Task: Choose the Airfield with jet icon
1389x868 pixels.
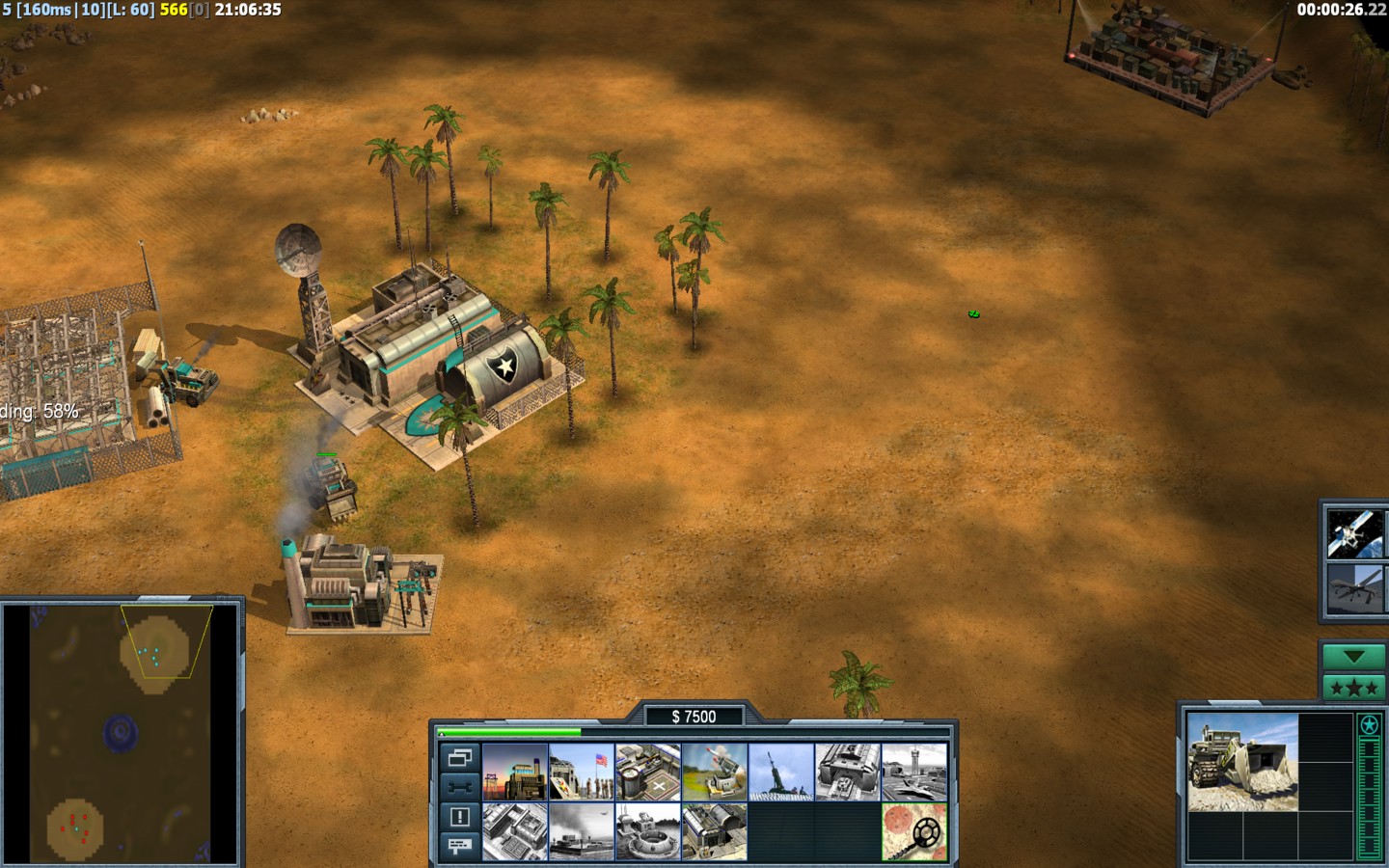Action: pyautogui.click(x=914, y=772)
